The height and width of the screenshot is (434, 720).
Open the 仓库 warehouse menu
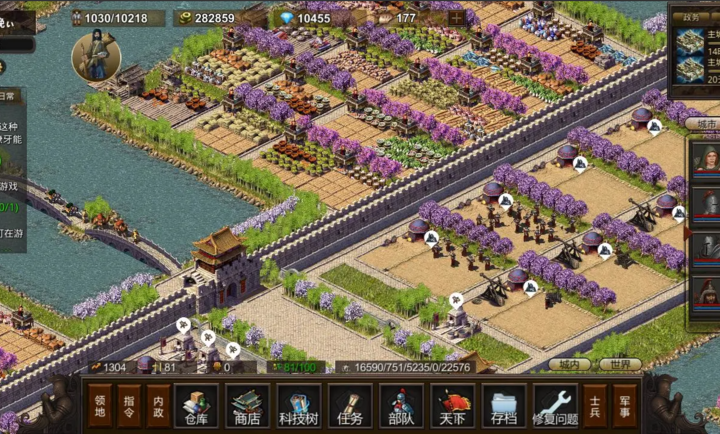tap(196, 406)
